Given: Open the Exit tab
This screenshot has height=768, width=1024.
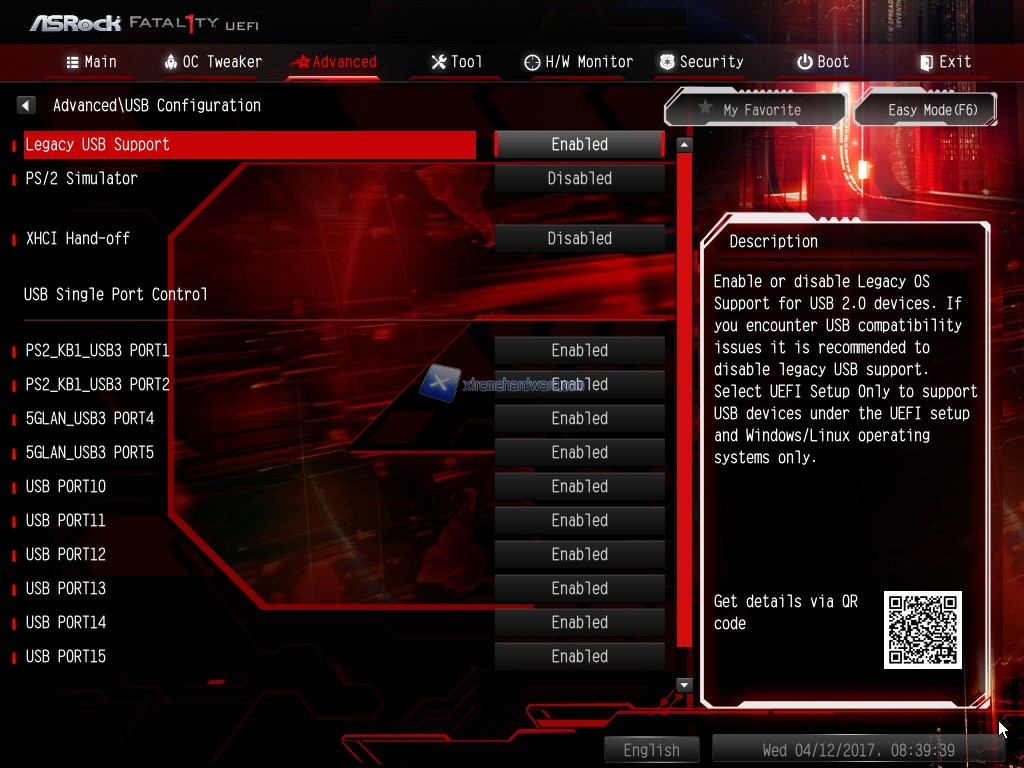Looking at the screenshot, I should point(945,62).
